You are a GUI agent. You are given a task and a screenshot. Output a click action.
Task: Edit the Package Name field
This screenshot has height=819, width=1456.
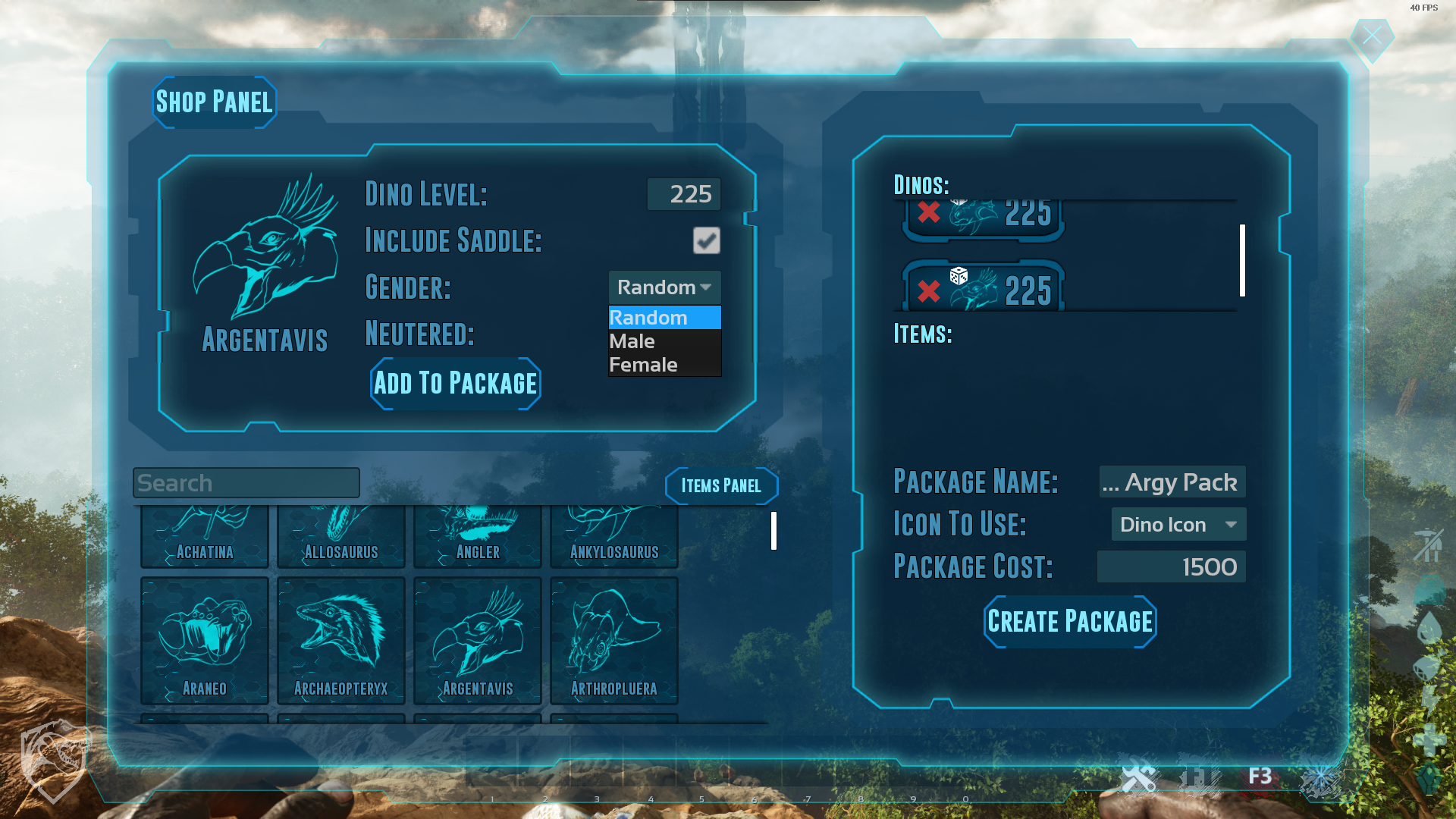tap(1172, 482)
